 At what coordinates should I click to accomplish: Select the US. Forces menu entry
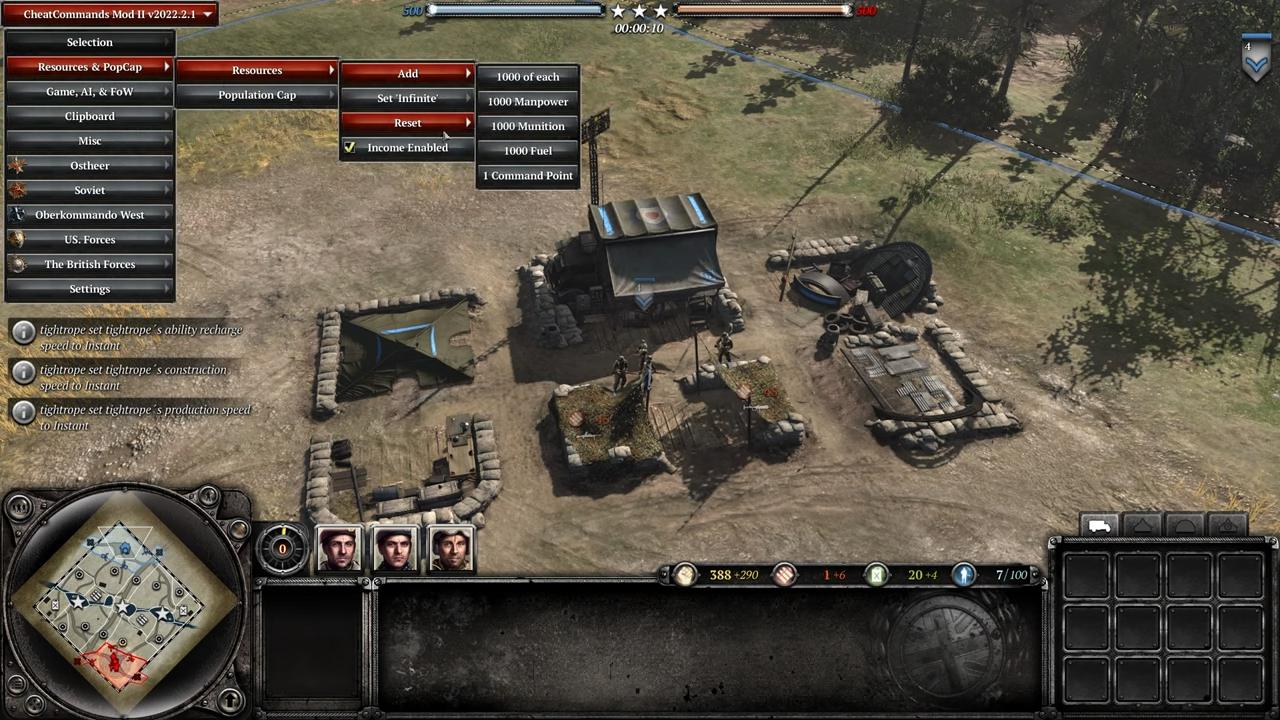point(90,240)
